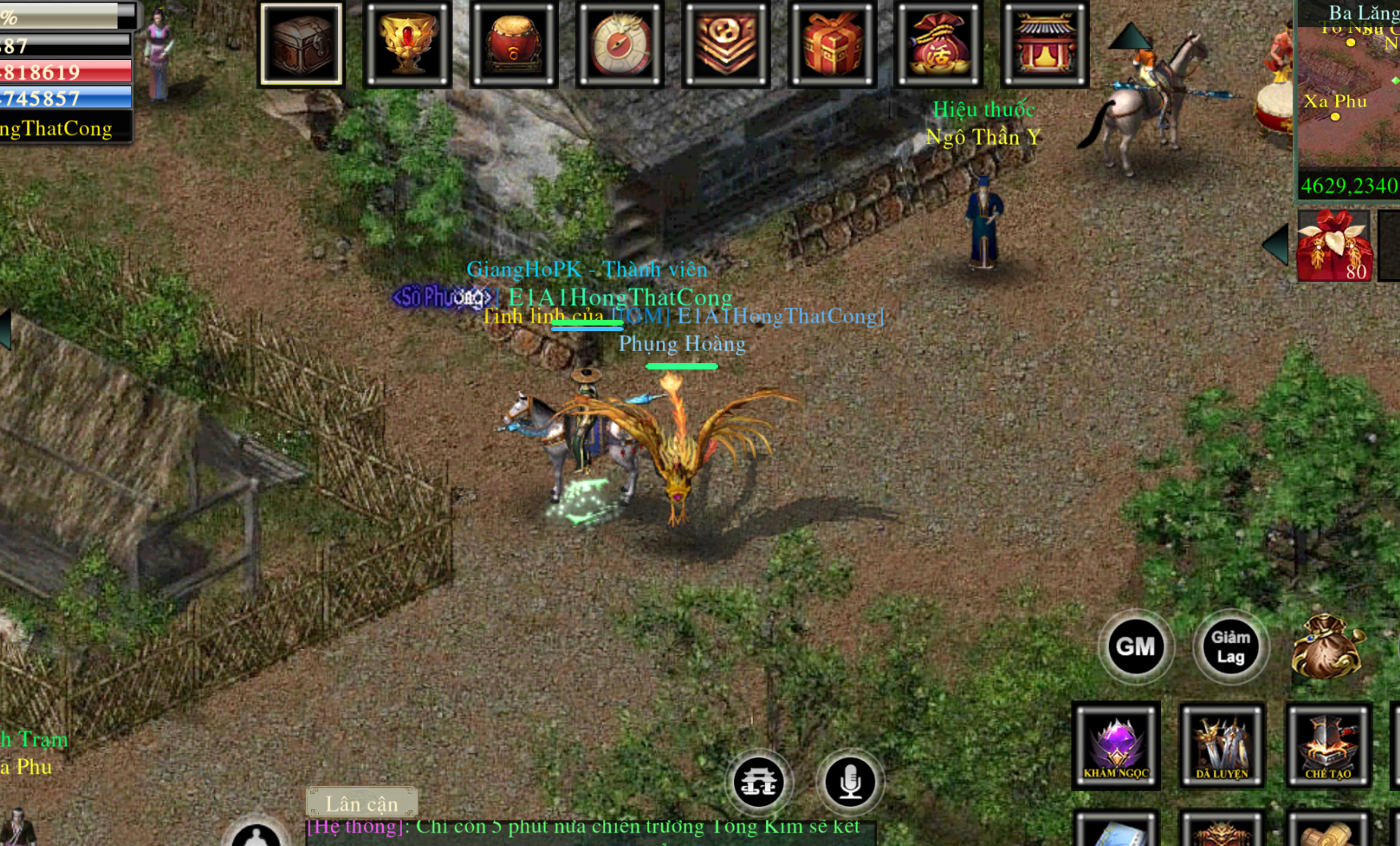Open the red pagoda gate icon

1044,44
